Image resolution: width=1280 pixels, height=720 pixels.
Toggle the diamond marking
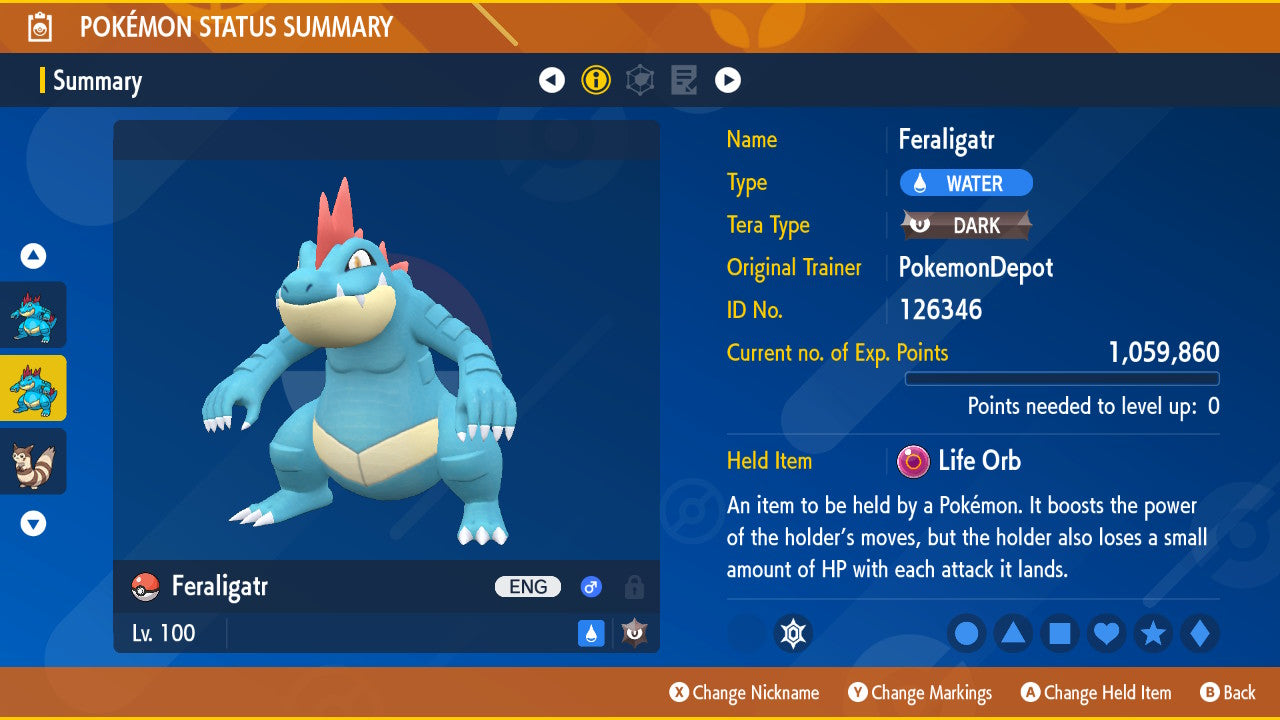pyautogui.click(x=1200, y=633)
